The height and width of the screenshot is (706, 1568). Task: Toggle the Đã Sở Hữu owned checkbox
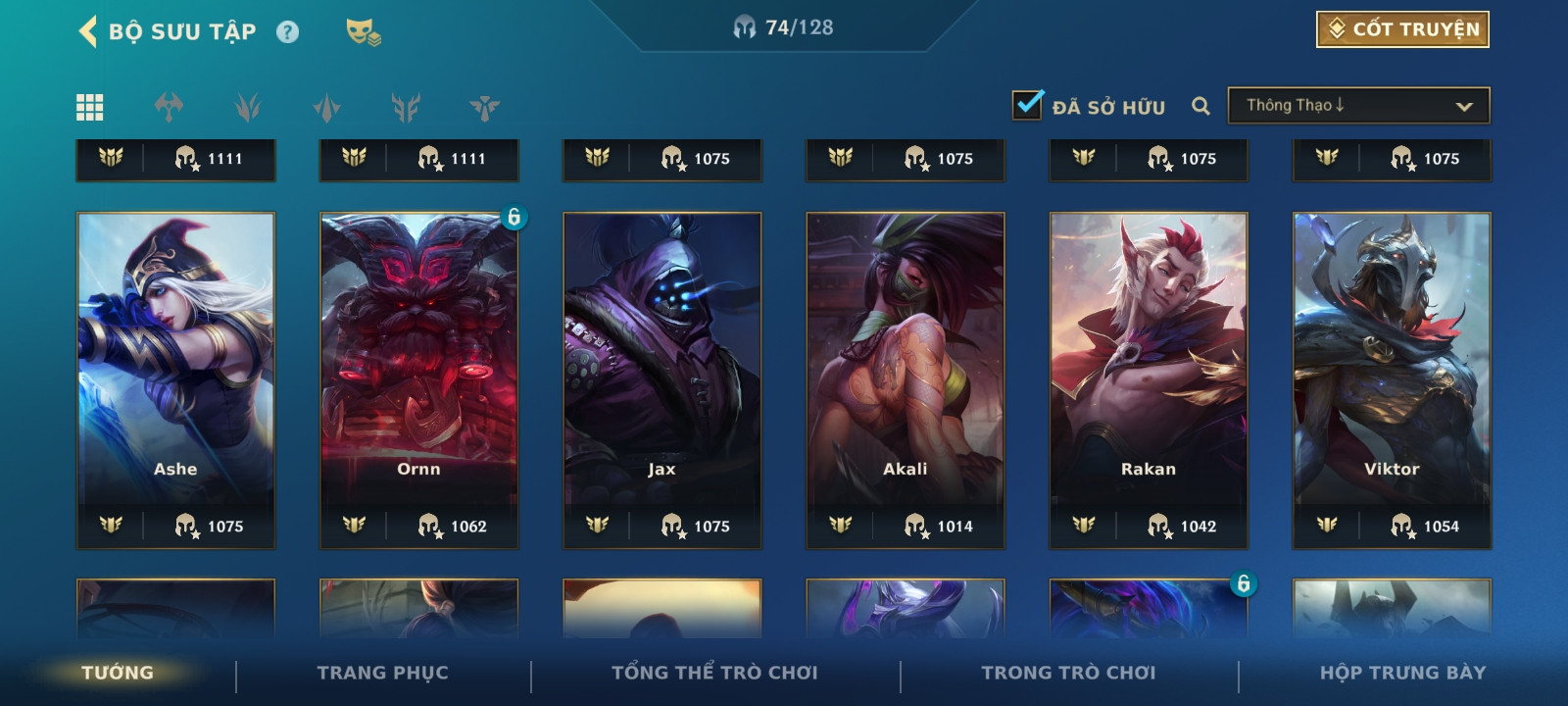pos(1027,105)
